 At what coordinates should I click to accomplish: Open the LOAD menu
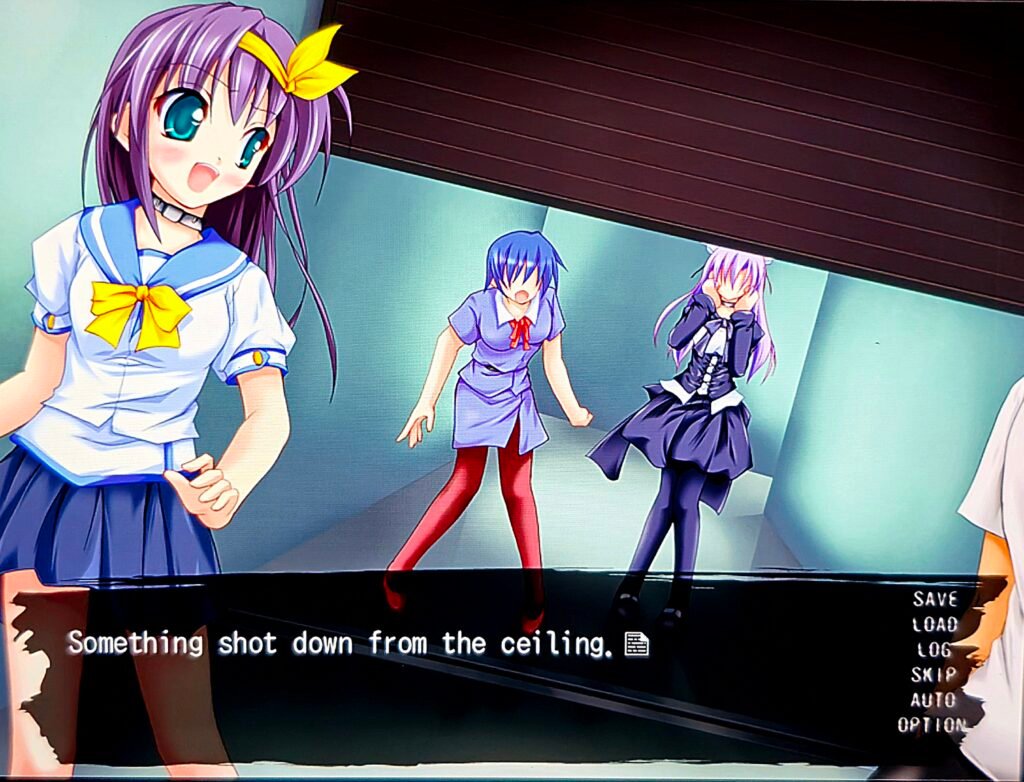coord(935,624)
